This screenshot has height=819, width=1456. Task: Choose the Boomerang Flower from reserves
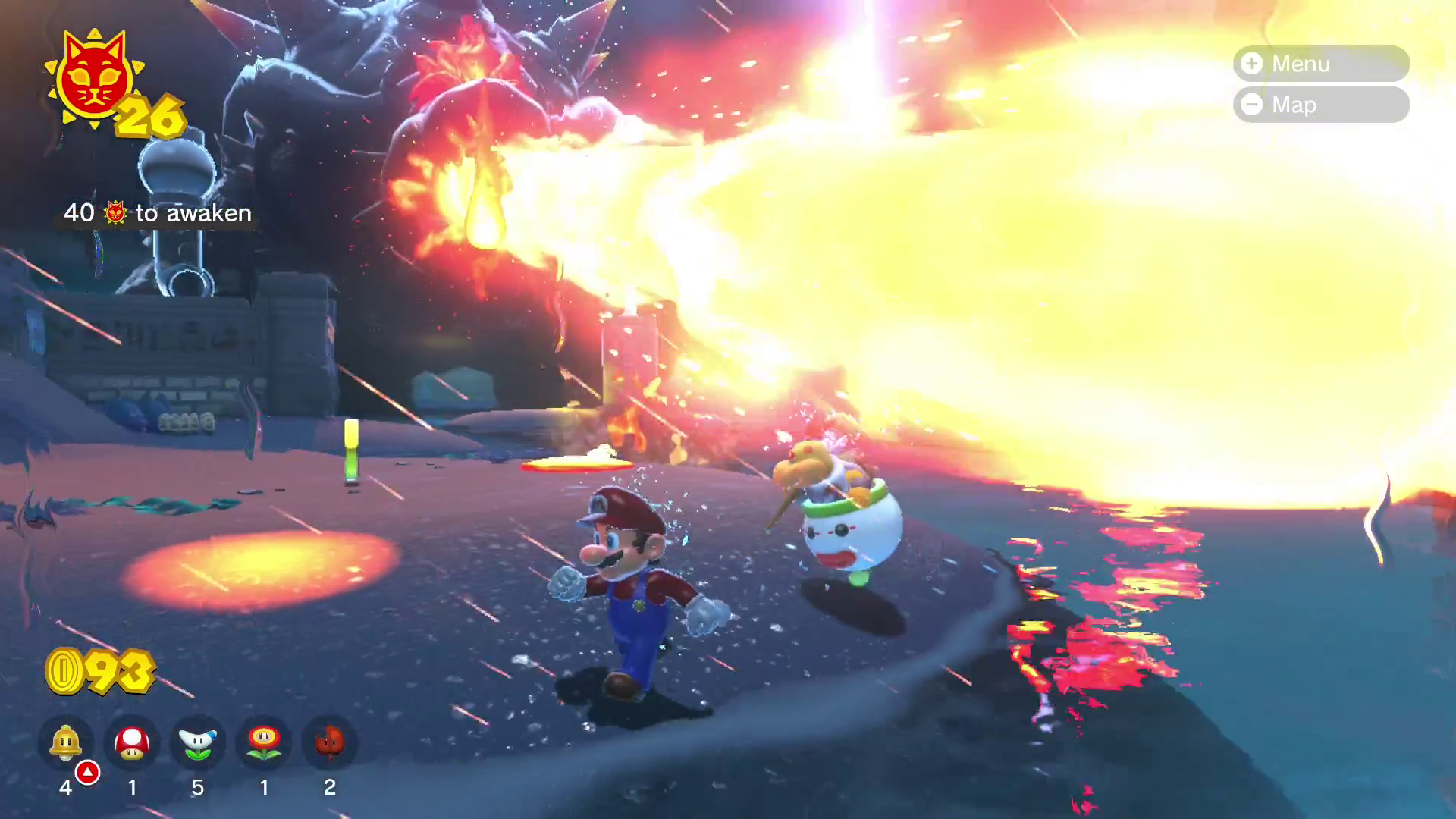coord(198,742)
